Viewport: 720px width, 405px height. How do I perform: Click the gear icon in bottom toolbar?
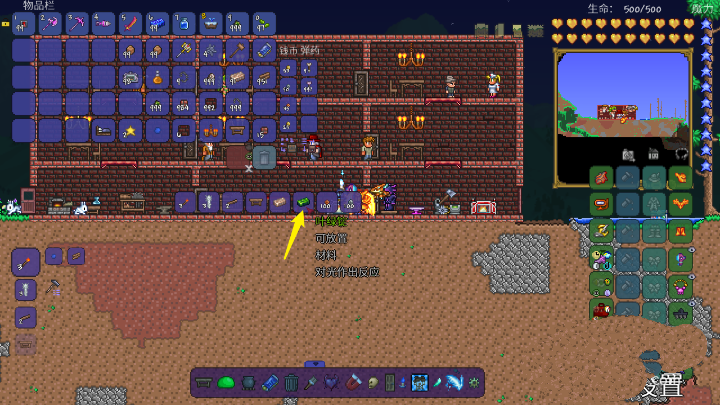pyautogui.click(x=474, y=381)
